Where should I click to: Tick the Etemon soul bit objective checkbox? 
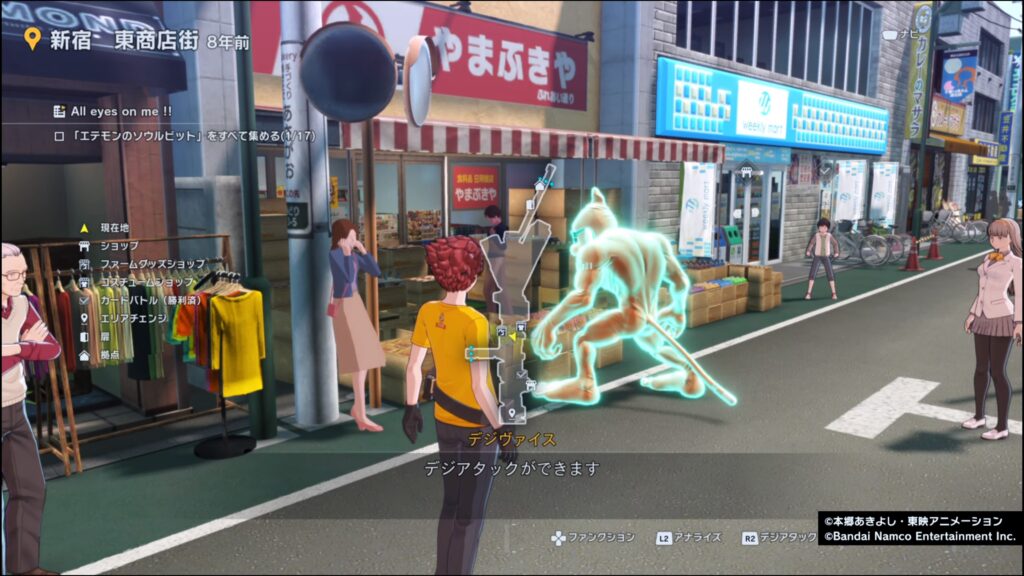click(59, 135)
